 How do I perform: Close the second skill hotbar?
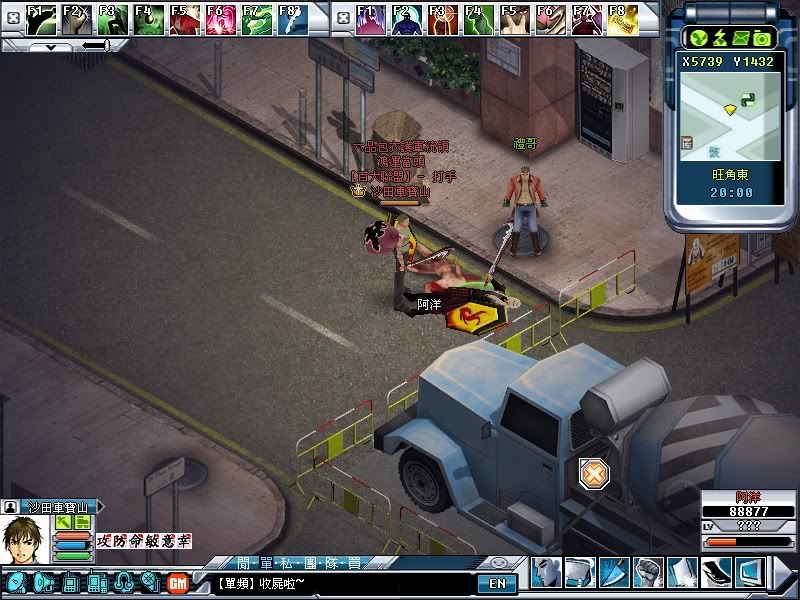point(342,18)
